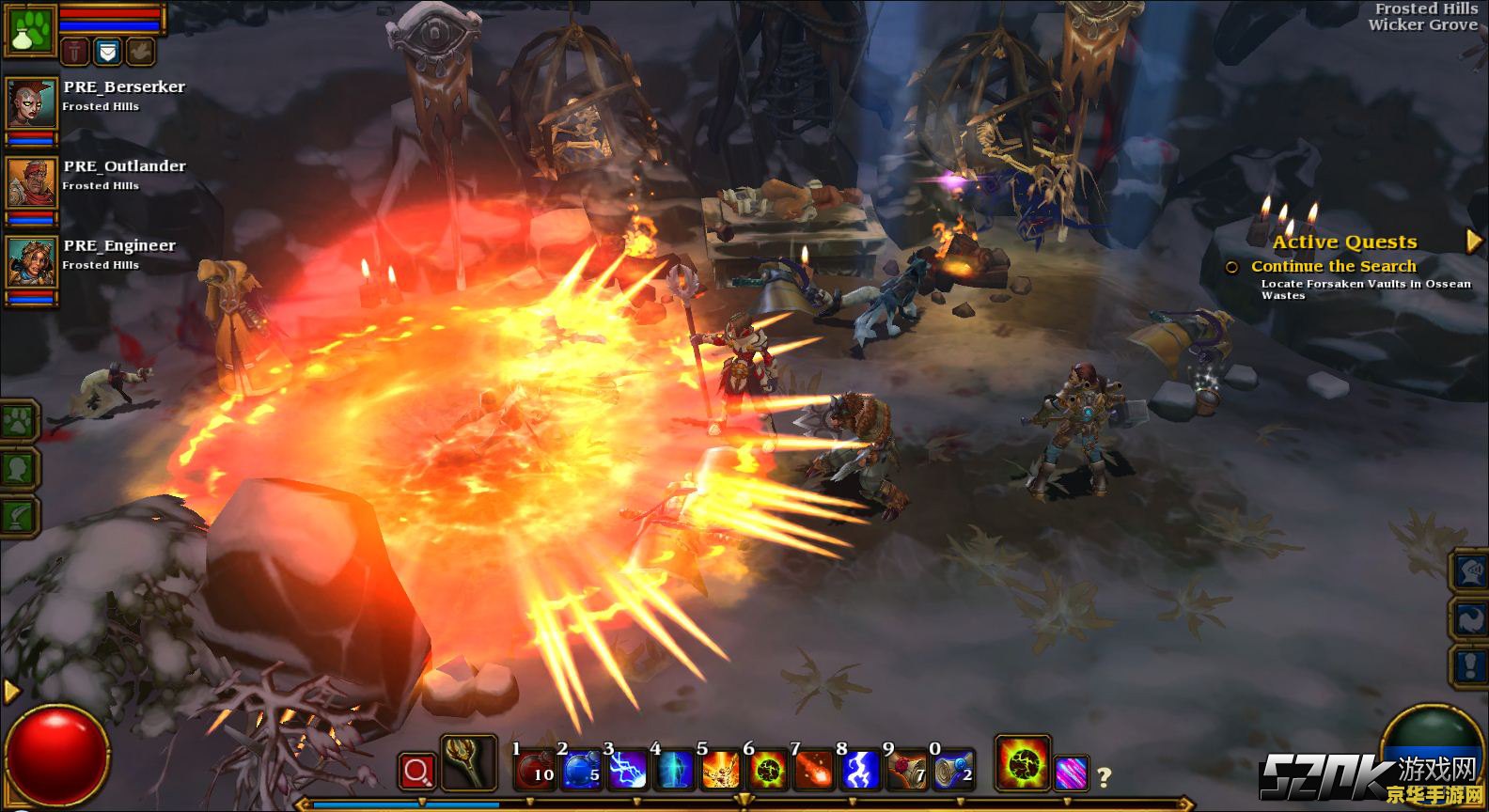Cast the fireball skill in slot 7

point(813,769)
